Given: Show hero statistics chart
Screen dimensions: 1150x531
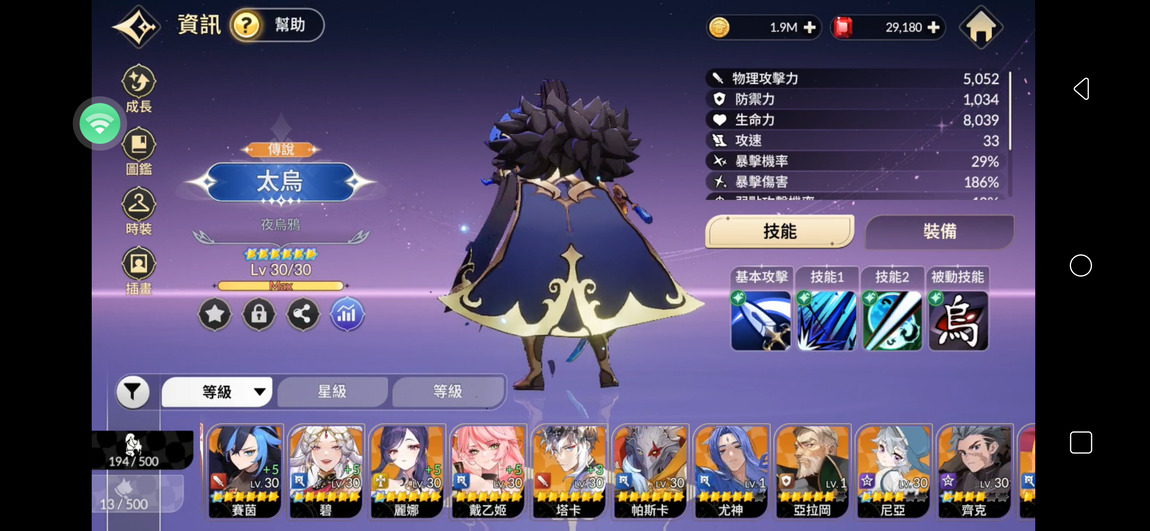Looking at the screenshot, I should 347,314.
